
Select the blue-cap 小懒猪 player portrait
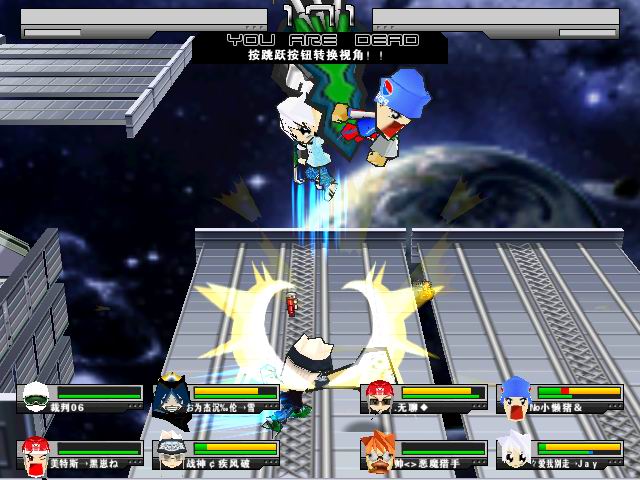pyautogui.click(x=515, y=397)
